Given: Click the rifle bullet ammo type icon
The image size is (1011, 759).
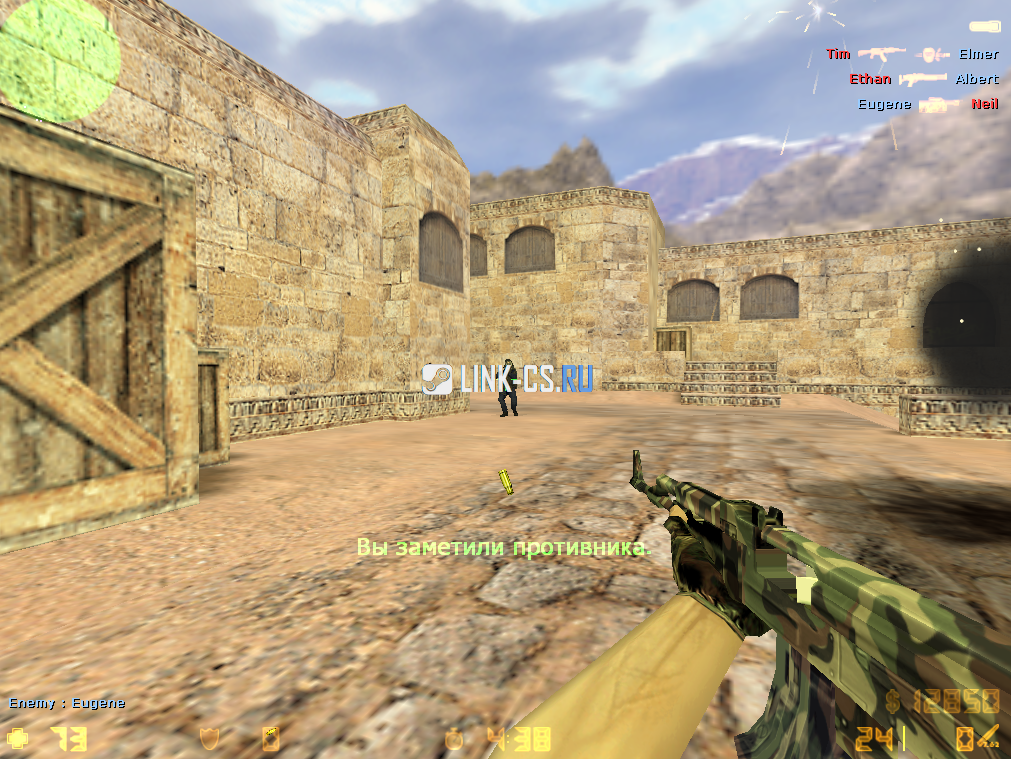Looking at the screenshot, I should pyautogui.click(x=988, y=739).
